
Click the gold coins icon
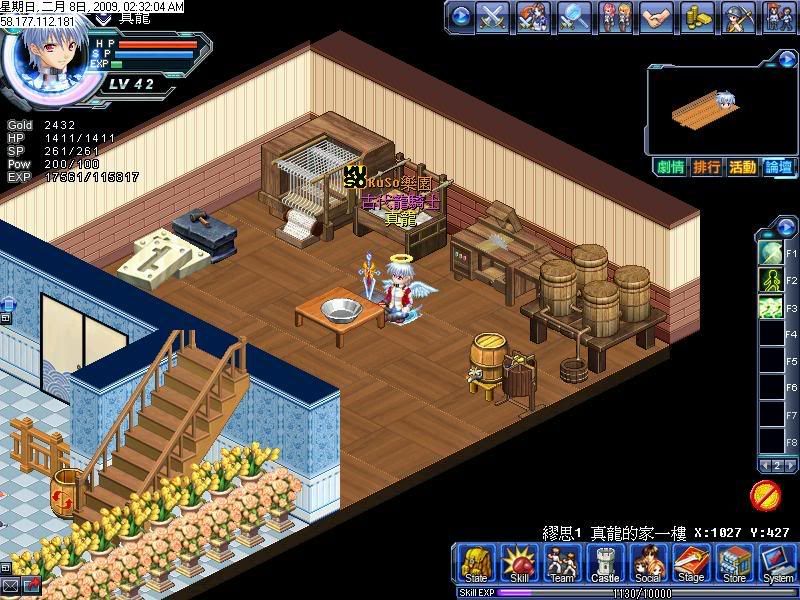point(697,17)
